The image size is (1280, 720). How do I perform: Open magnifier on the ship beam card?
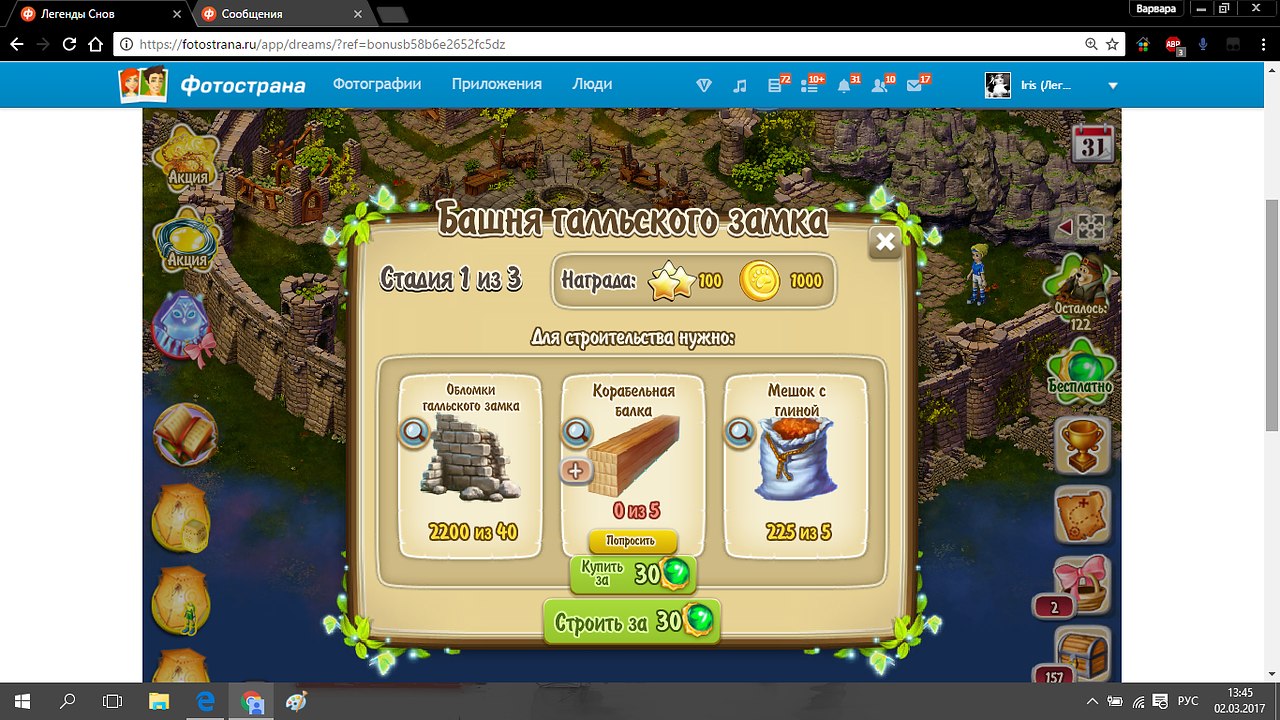576,432
